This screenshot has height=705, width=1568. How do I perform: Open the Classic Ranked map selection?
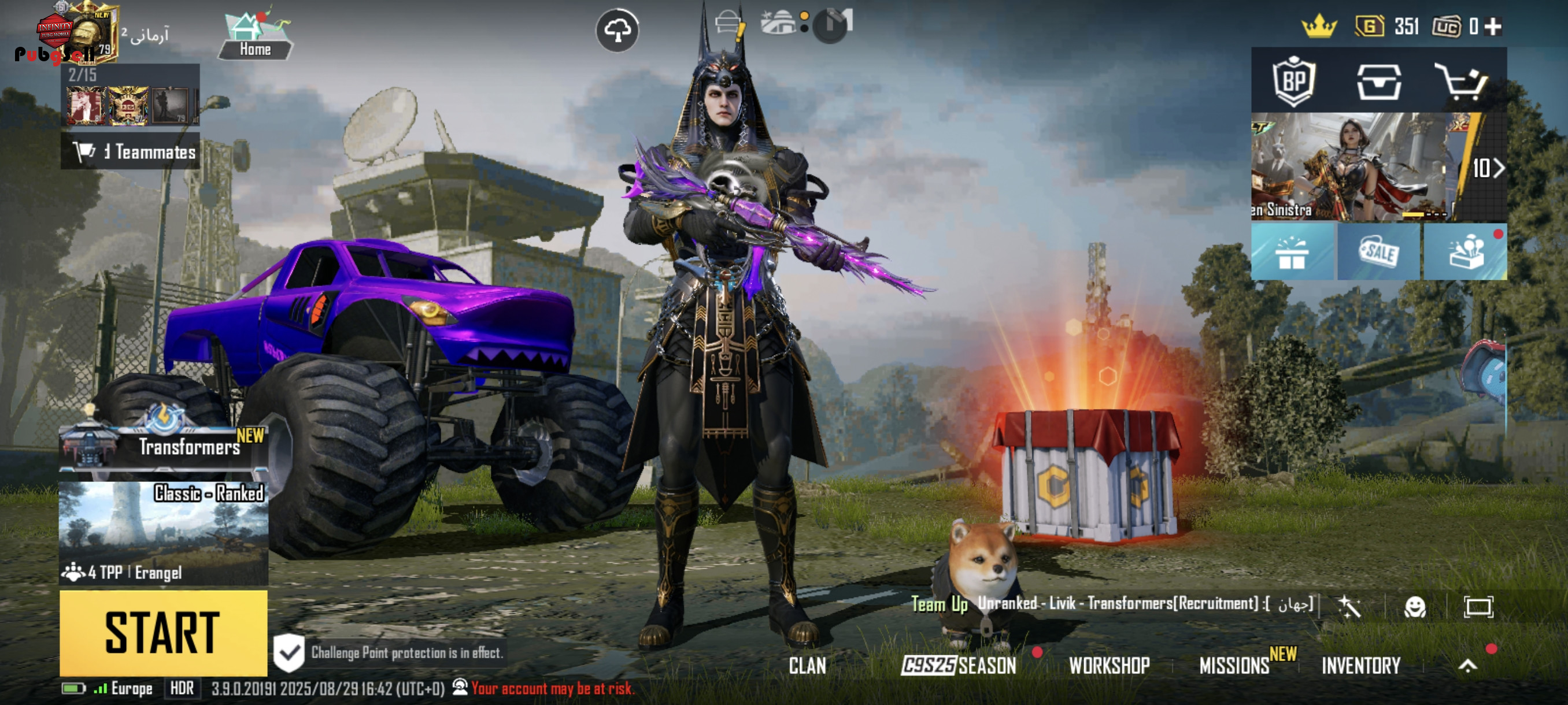tap(163, 533)
